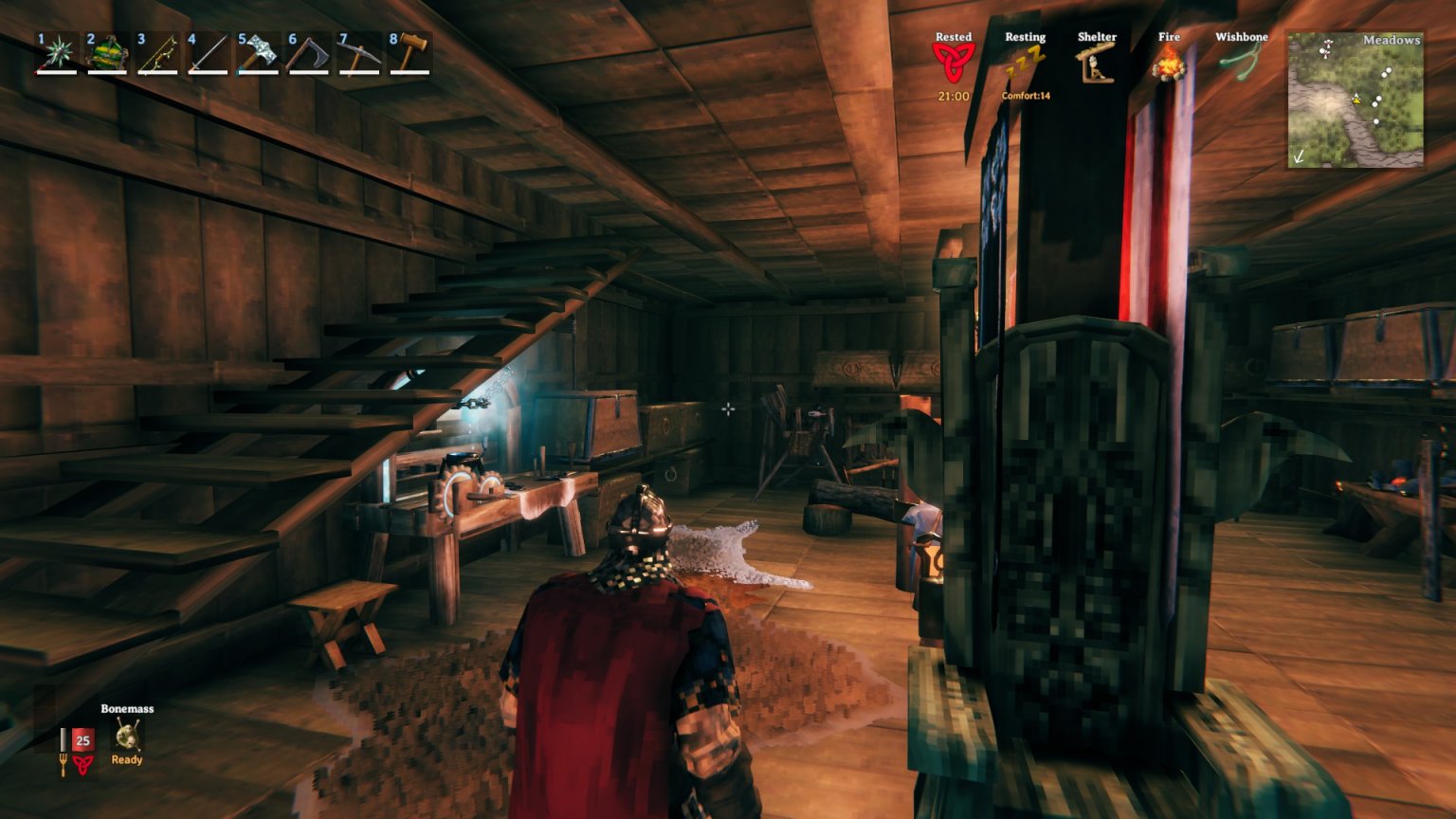Click the red food health bar showing 25
1456x819 pixels.
click(x=82, y=740)
